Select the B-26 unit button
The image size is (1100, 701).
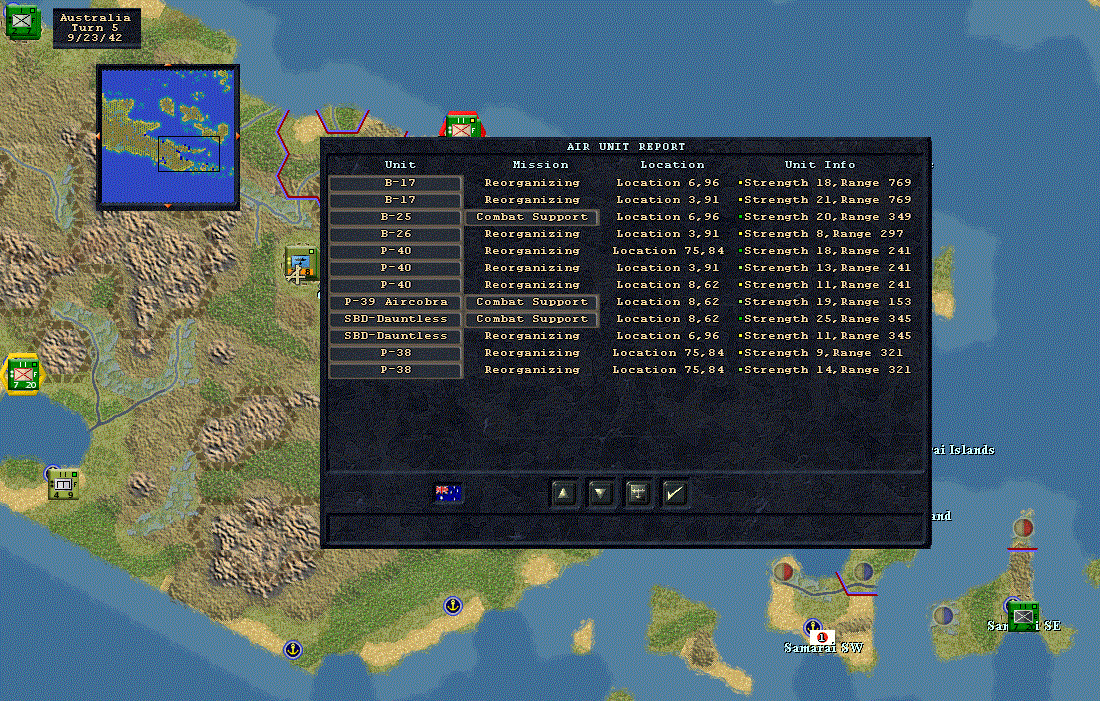(x=396, y=234)
